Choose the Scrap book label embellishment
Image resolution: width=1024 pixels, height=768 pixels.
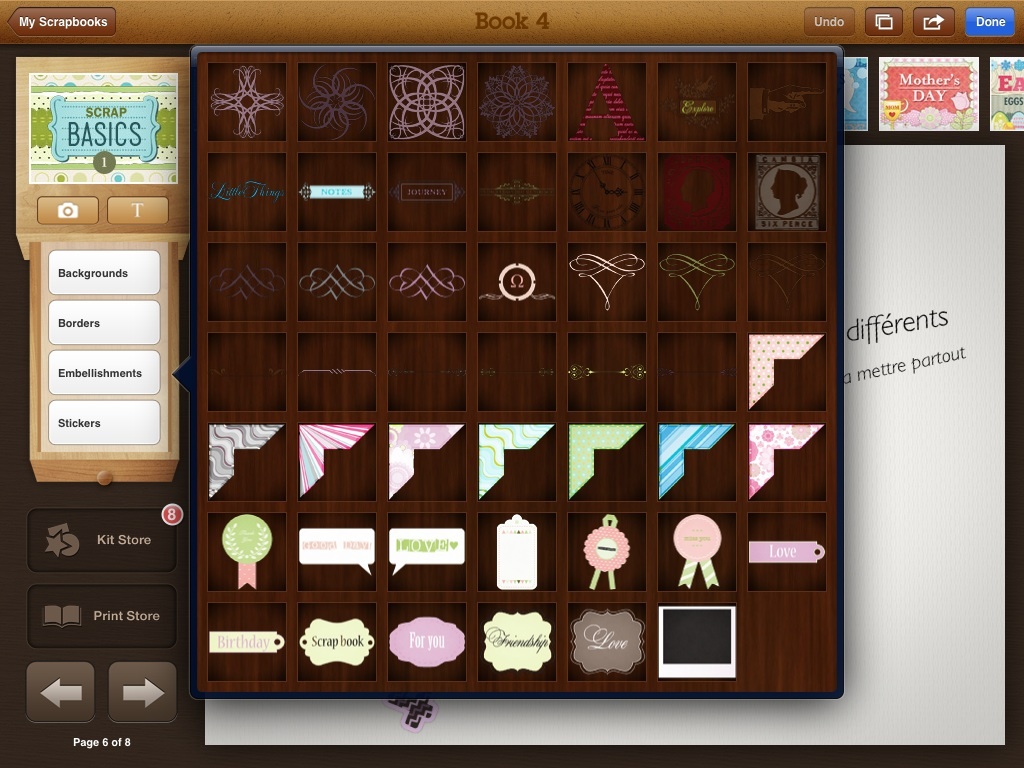pyautogui.click(x=337, y=641)
